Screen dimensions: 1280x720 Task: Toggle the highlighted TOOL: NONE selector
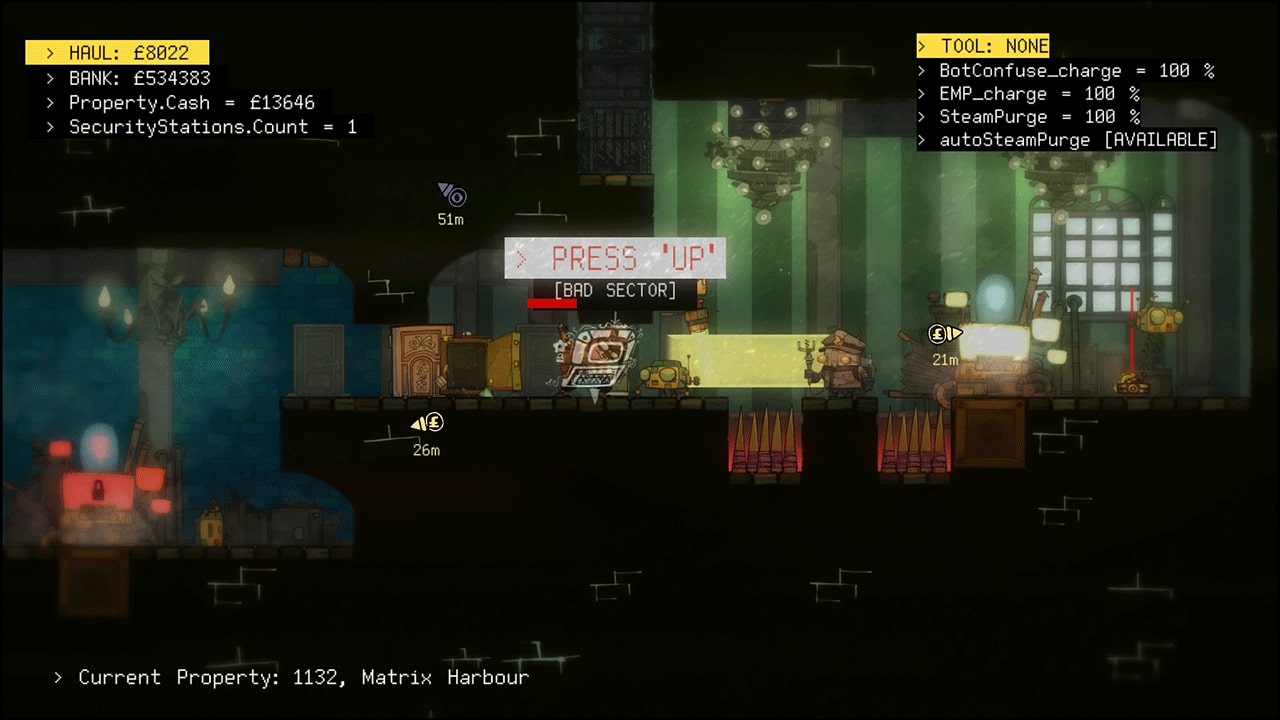click(x=984, y=45)
